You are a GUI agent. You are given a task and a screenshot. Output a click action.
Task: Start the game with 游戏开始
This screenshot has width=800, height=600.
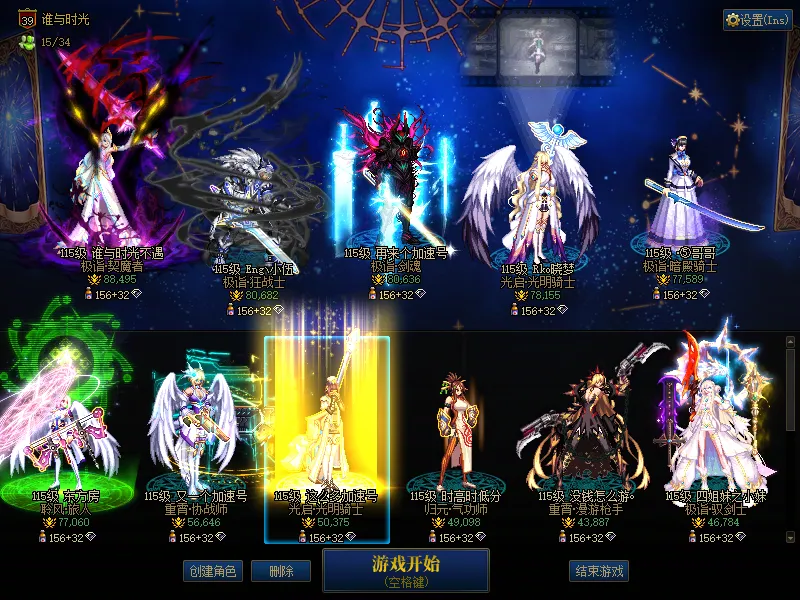click(405, 569)
